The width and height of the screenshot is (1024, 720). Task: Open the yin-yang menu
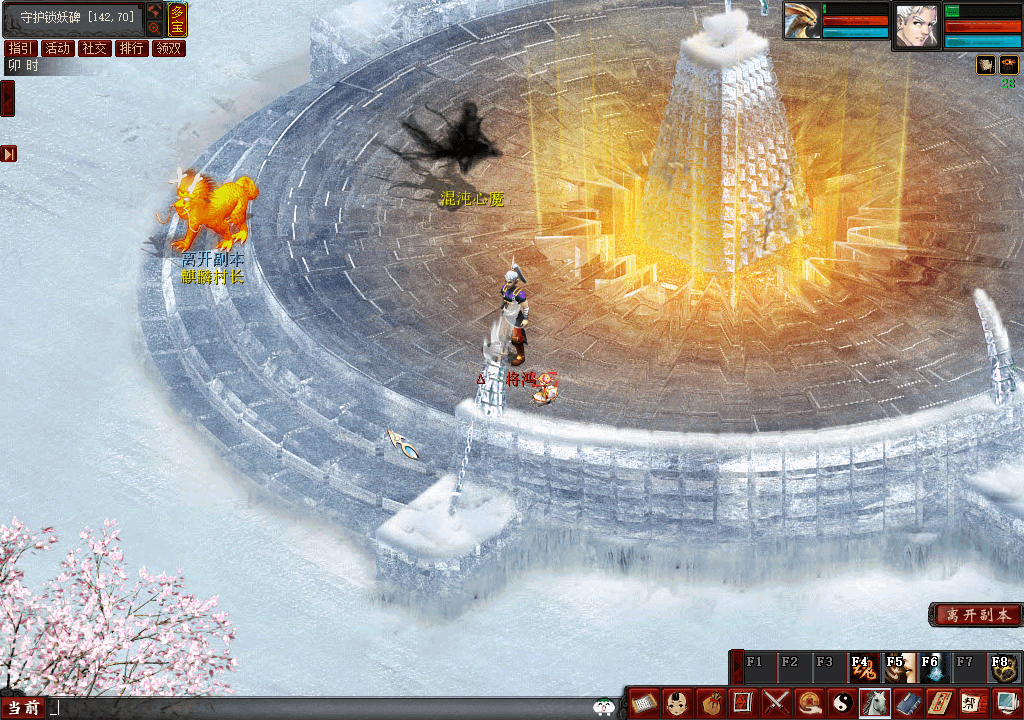841,703
